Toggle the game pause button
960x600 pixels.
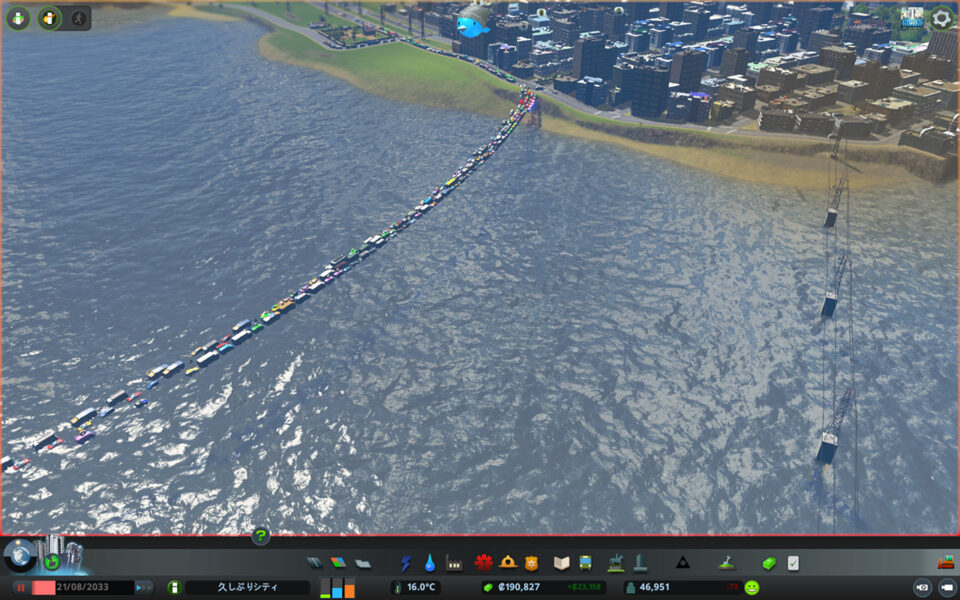point(20,587)
